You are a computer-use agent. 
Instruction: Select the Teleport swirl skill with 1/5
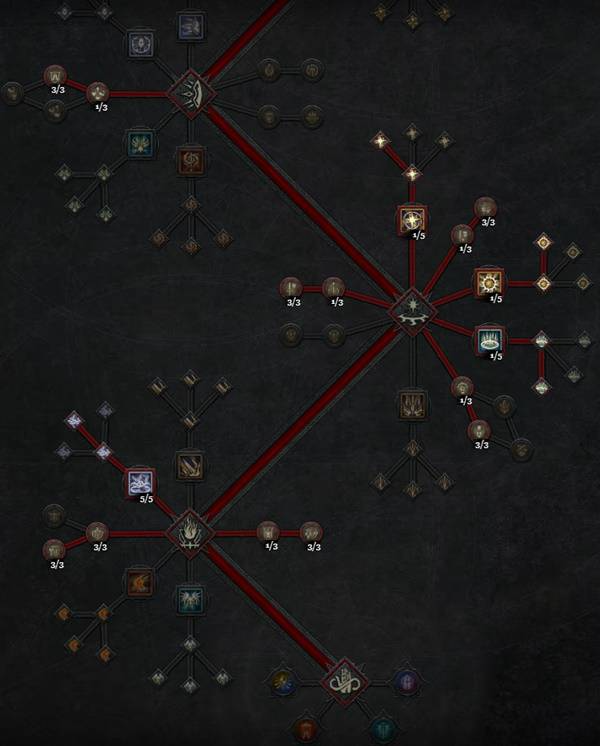[x=411, y=219]
